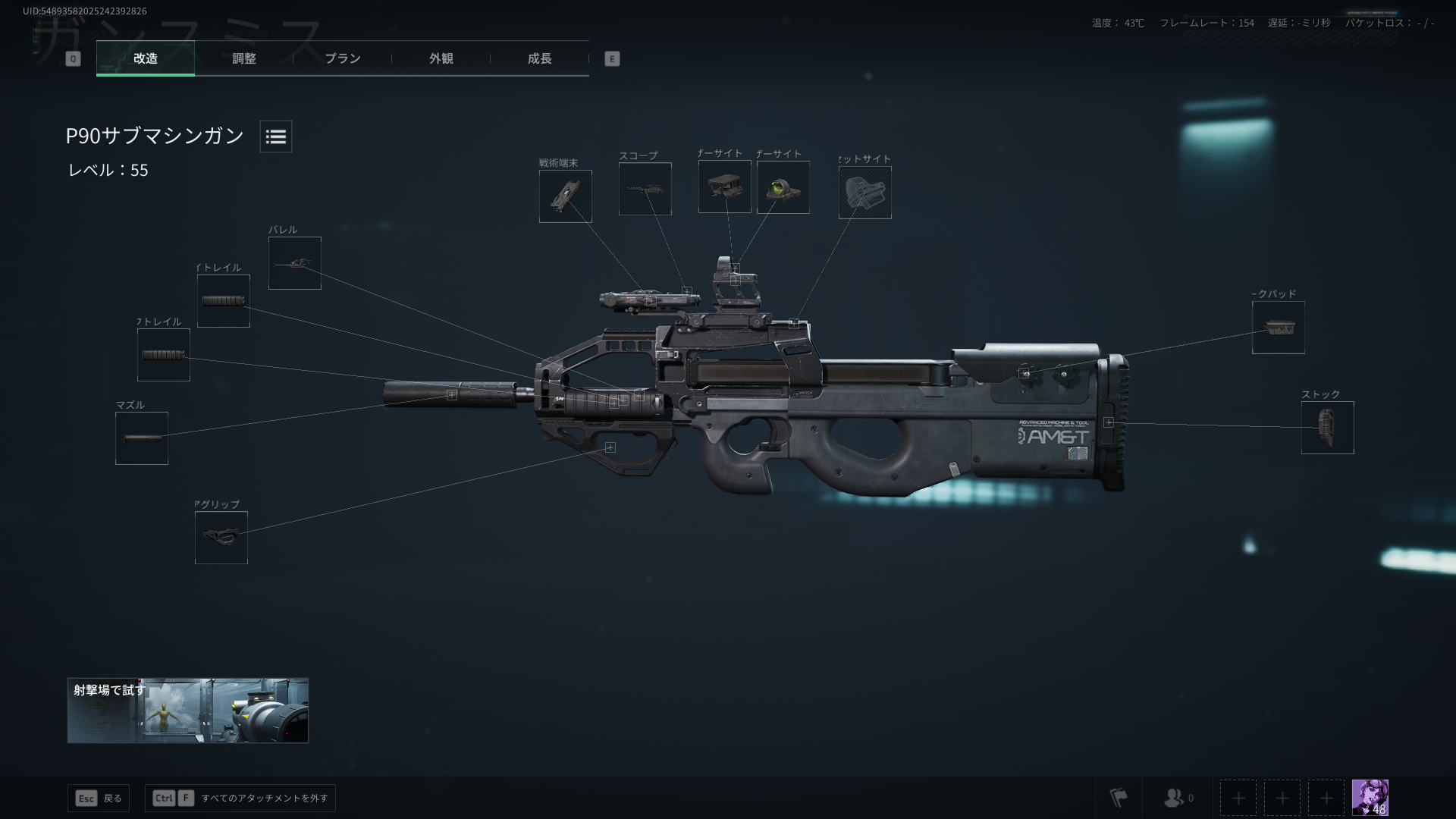Select the 戦術端末 tactical terminal attachment

565,196
